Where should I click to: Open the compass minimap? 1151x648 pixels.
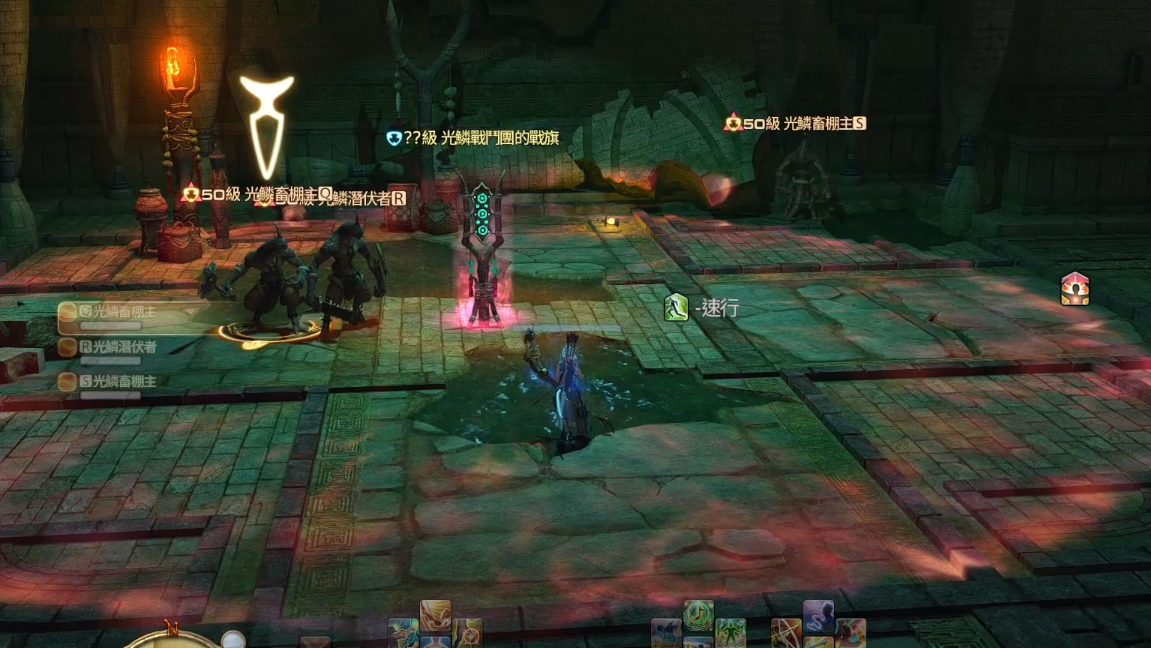point(171,637)
